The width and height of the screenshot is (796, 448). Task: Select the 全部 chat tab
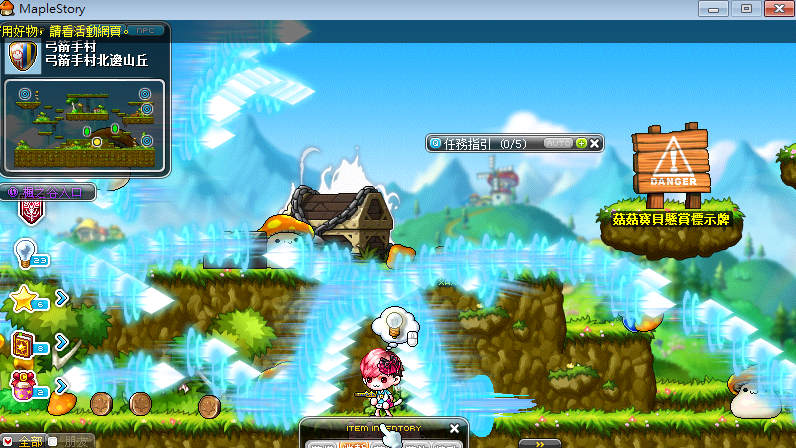(x=28, y=441)
